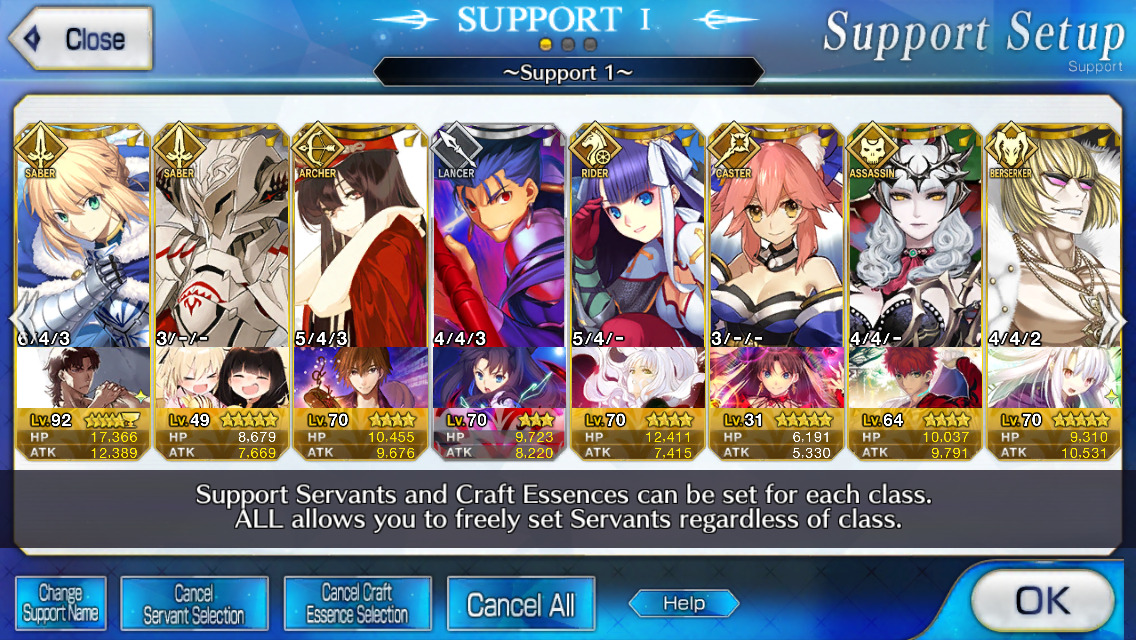Viewport: 1136px width, 640px height.
Task: Select the Level 92 Saber servant card
Action: (x=82, y=240)
